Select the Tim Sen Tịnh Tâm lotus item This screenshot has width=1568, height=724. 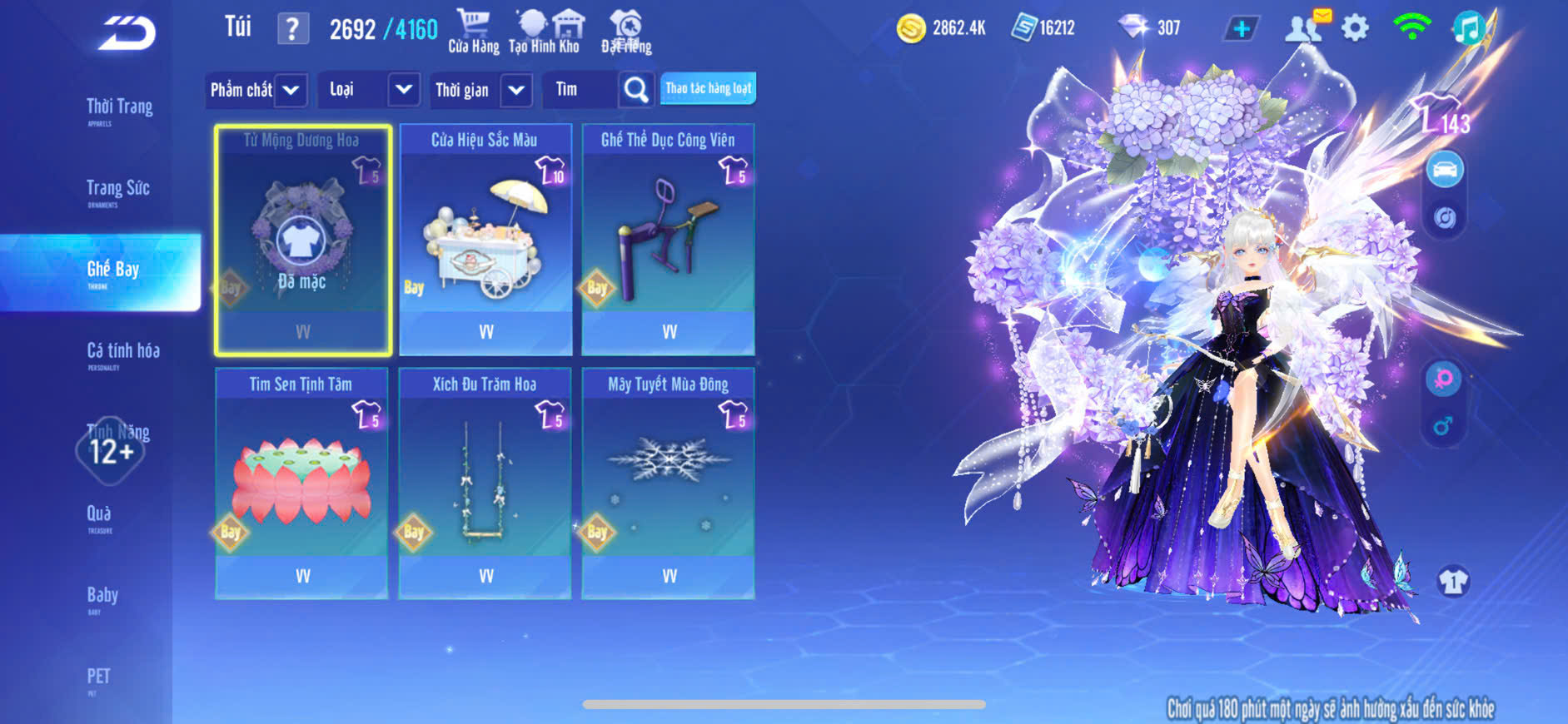pyautogui.click(x=301, y=483)
